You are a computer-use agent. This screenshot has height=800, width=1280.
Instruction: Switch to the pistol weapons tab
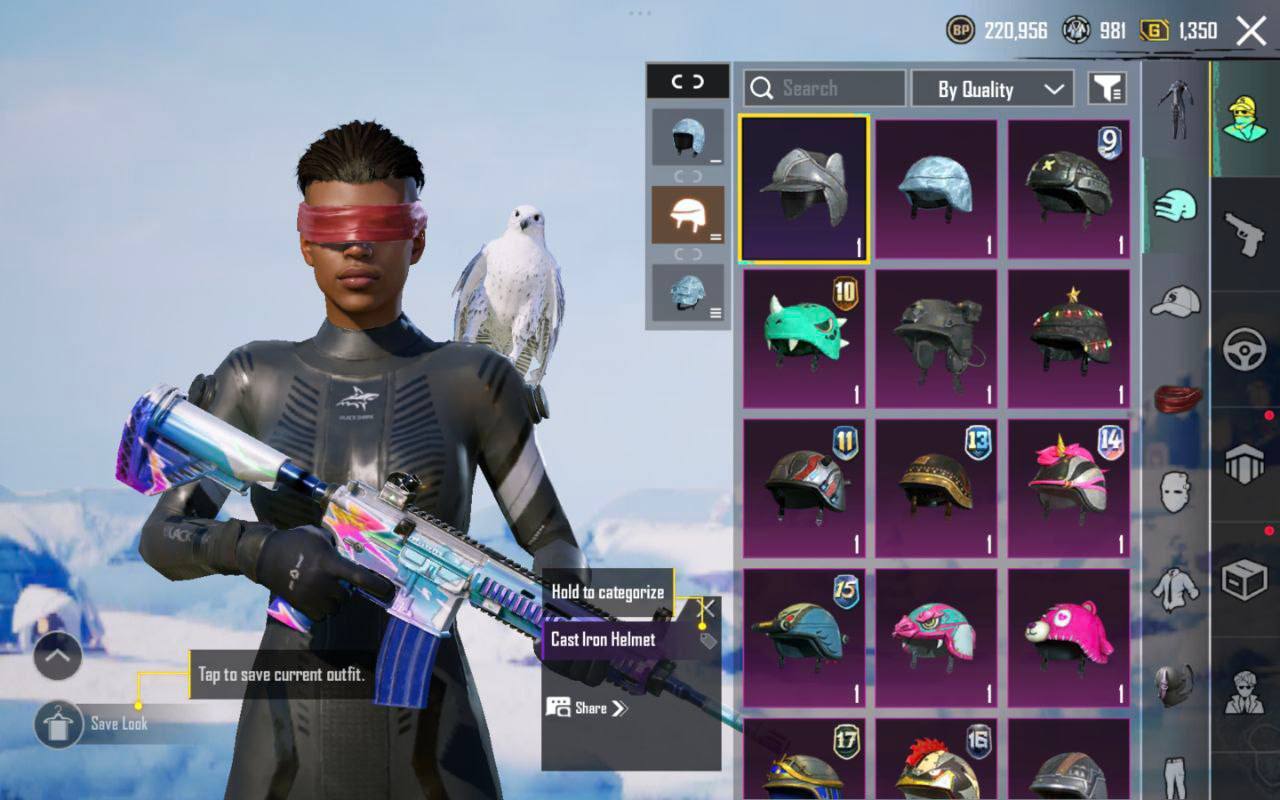[1245, 232]
